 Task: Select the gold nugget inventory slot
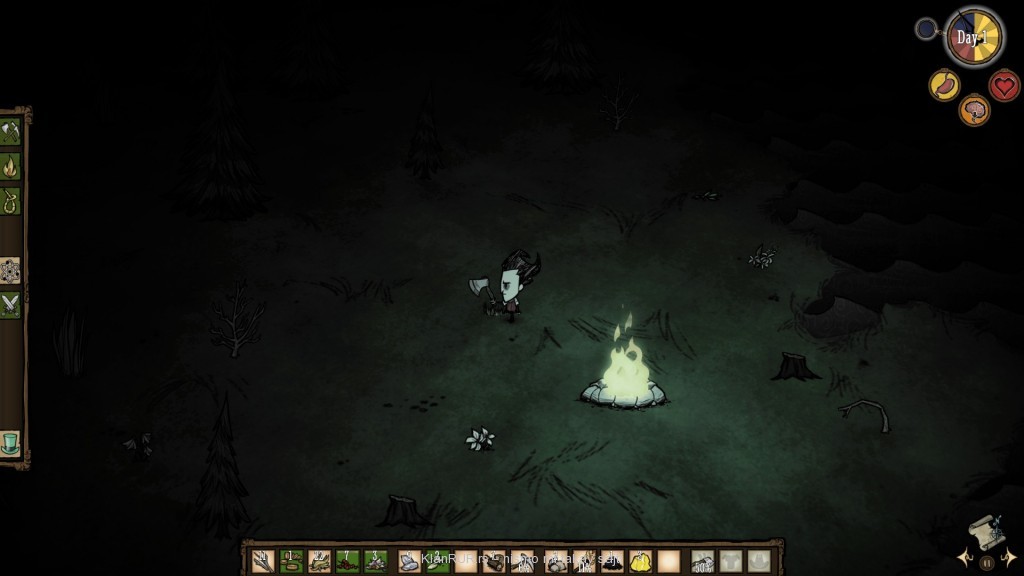coord(640,561)
